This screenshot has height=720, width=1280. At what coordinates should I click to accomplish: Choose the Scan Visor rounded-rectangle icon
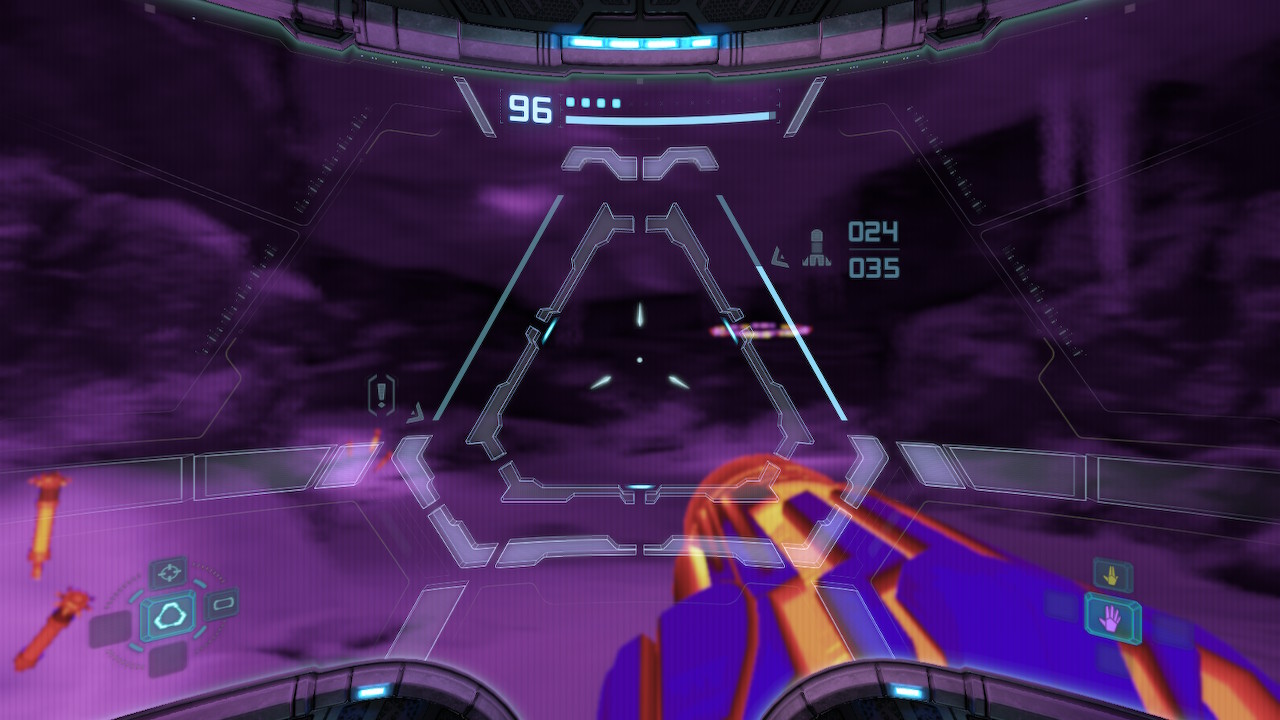point(221,603)
